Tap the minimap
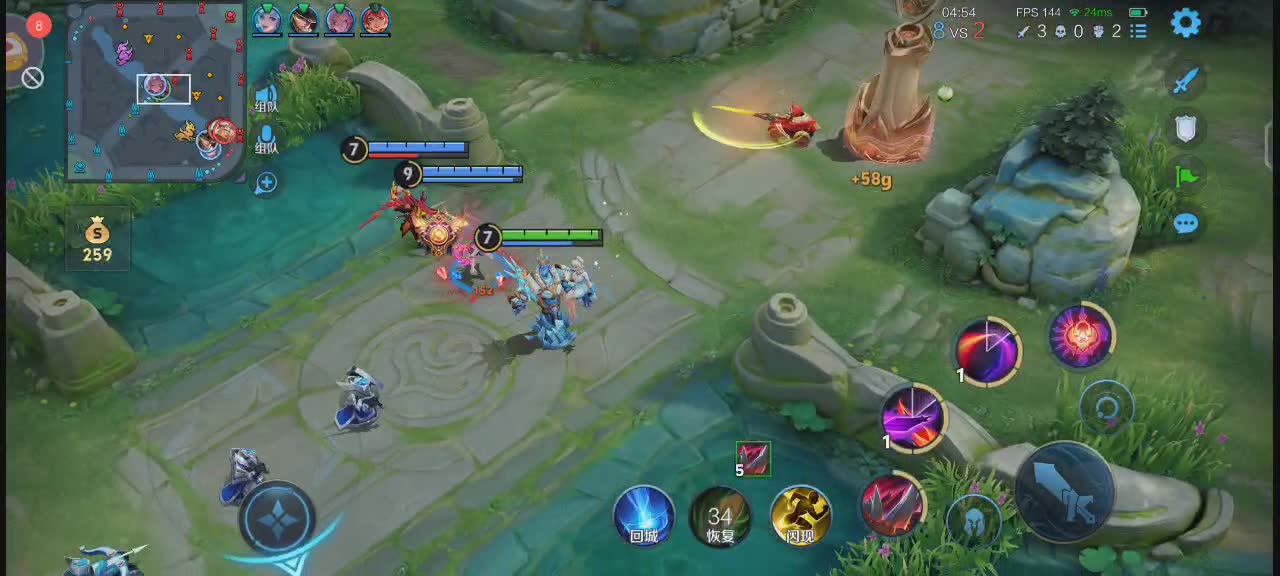The image size is (1280, 576). pyautogui.click(x=156, y=92)
